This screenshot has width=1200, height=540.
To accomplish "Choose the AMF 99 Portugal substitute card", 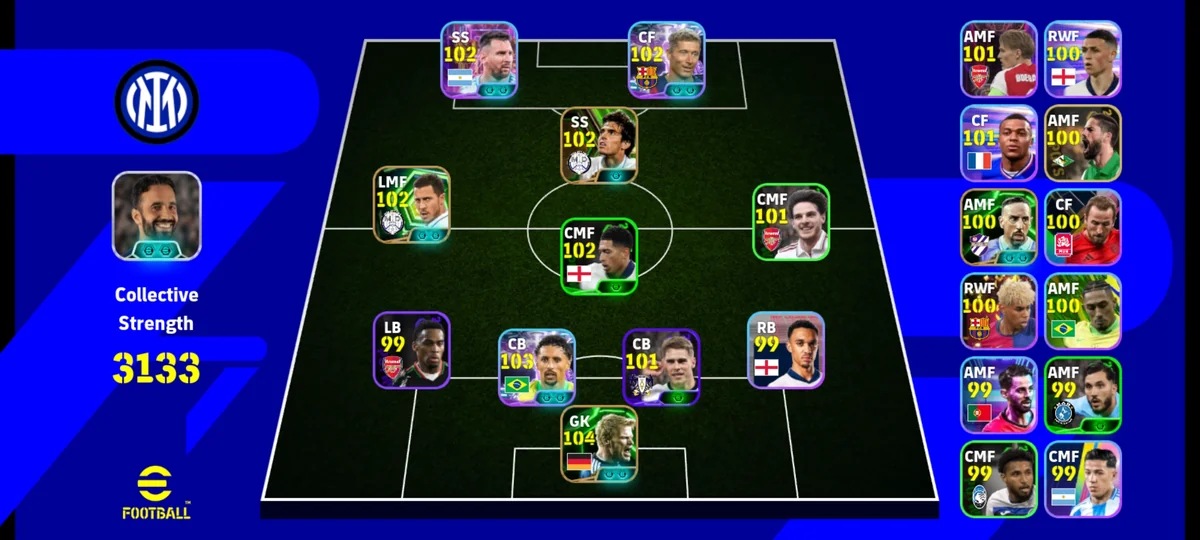I will pos(998,395).
